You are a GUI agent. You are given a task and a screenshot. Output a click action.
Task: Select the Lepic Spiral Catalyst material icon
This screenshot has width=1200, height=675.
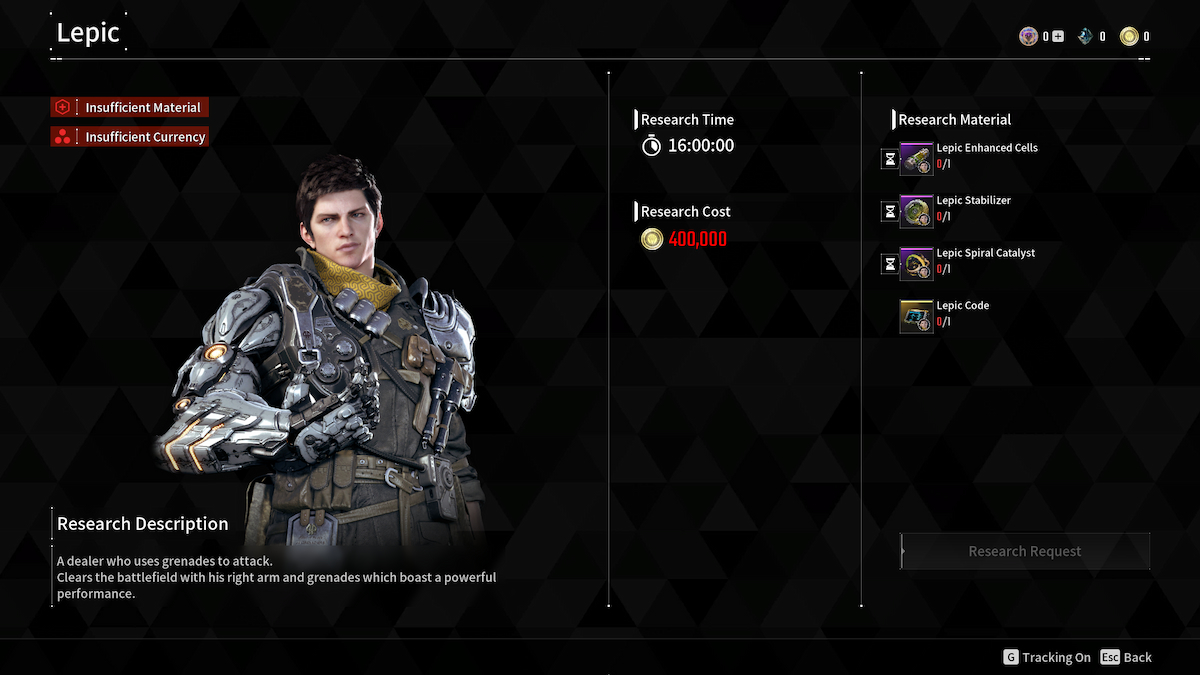tap(916, 264)
